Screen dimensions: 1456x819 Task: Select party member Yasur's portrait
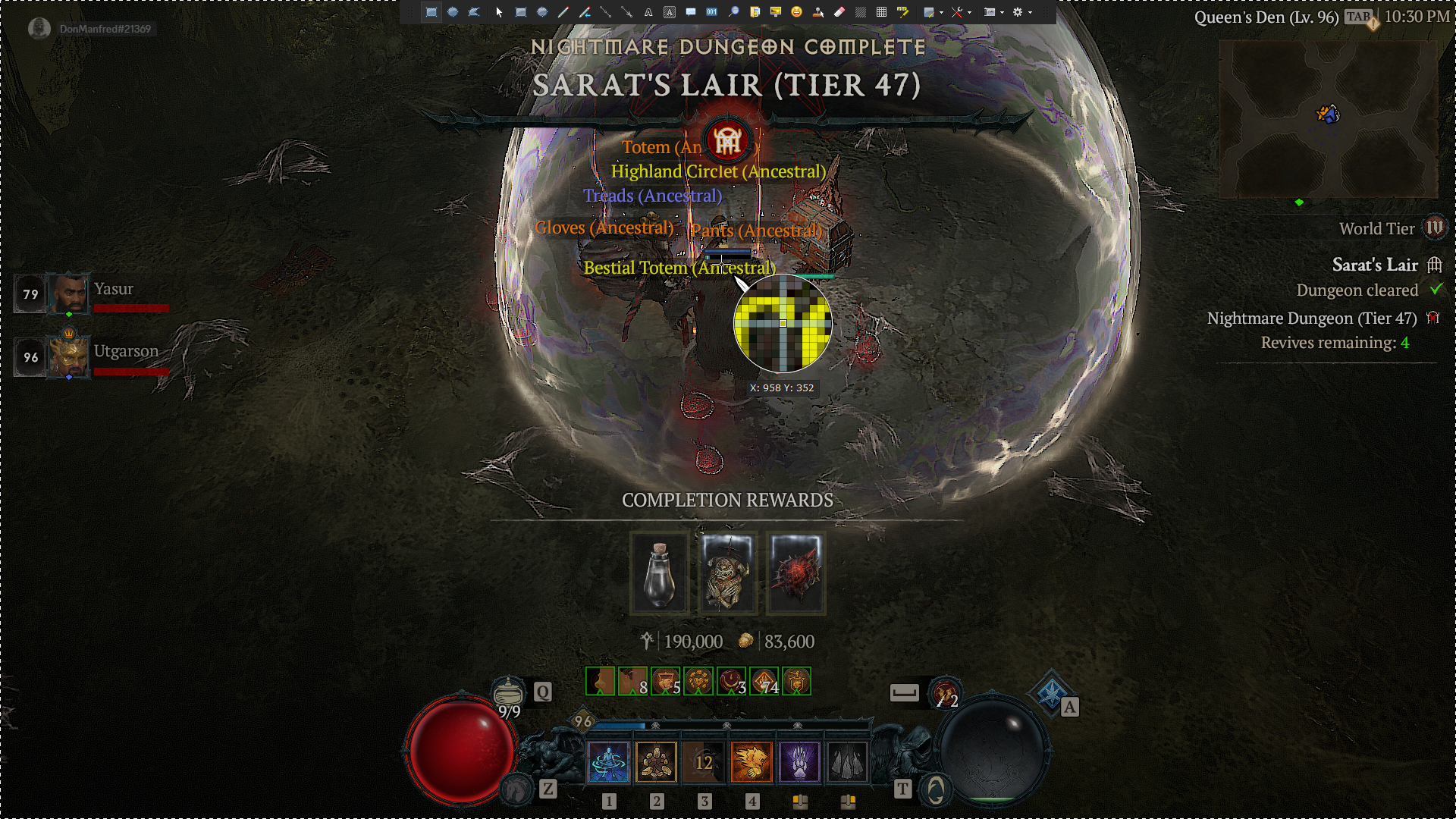69,293
